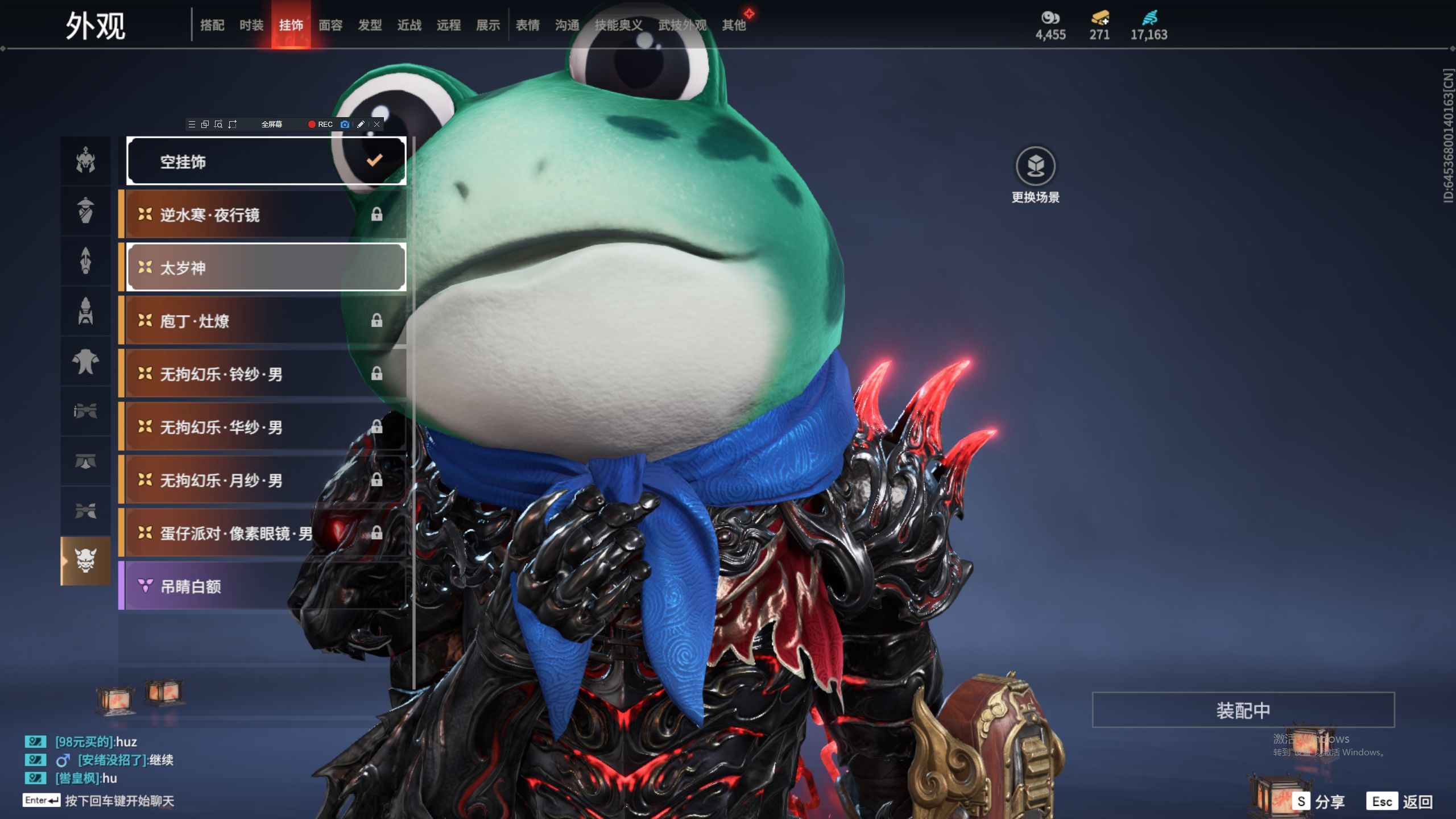Go to the 发型 tab
The width and height of the screenshot is (1456, 819).
(x=370, y=25)
